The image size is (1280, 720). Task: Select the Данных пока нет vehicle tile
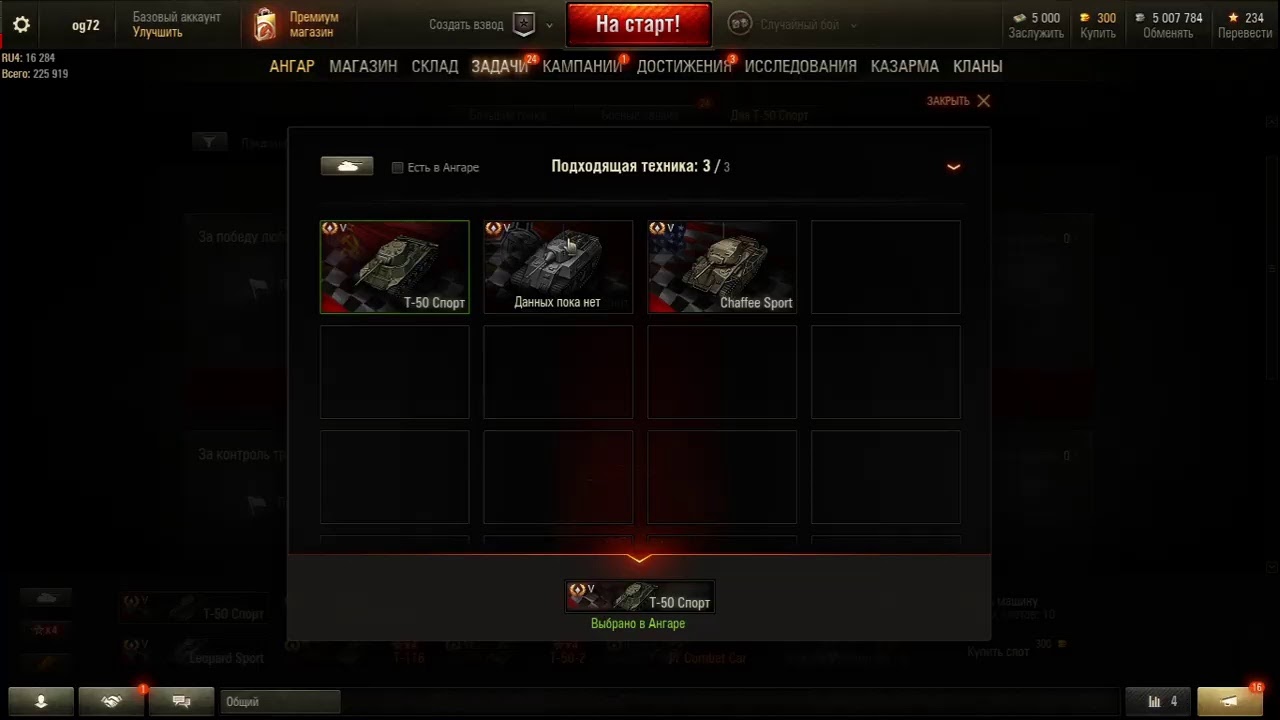click(x=558, y=267)
